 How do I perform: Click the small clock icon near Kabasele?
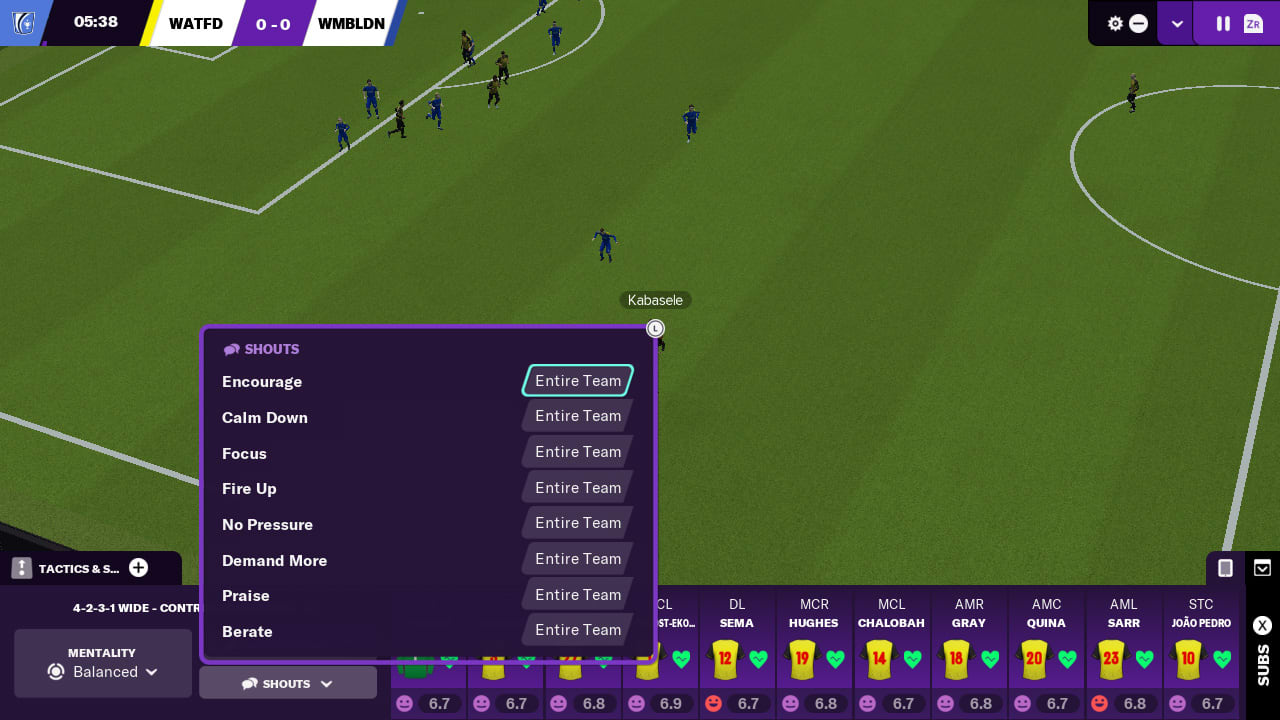(x=655, y=328)
